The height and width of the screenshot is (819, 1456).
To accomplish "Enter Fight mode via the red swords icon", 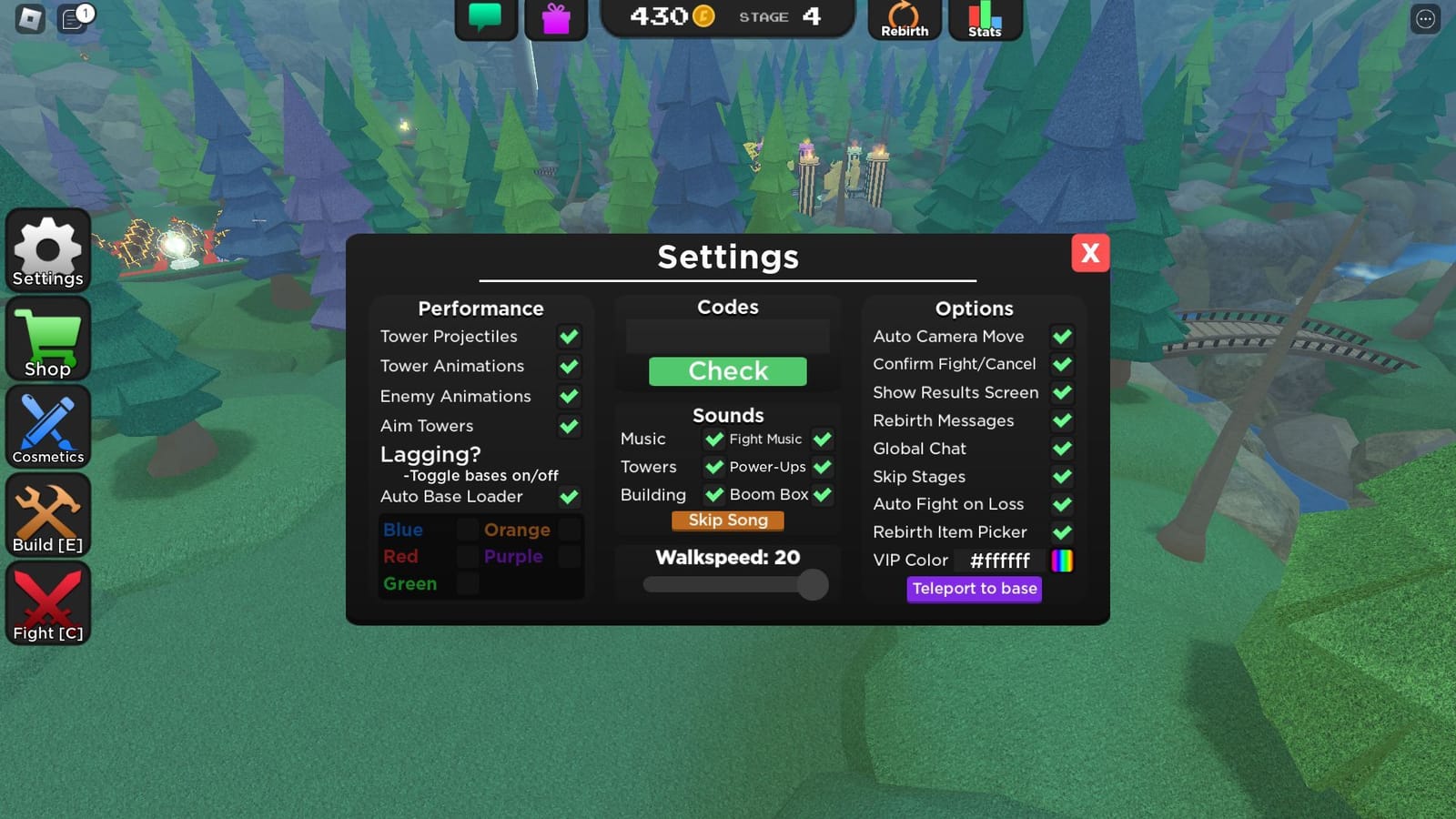I will coord(47,601).
